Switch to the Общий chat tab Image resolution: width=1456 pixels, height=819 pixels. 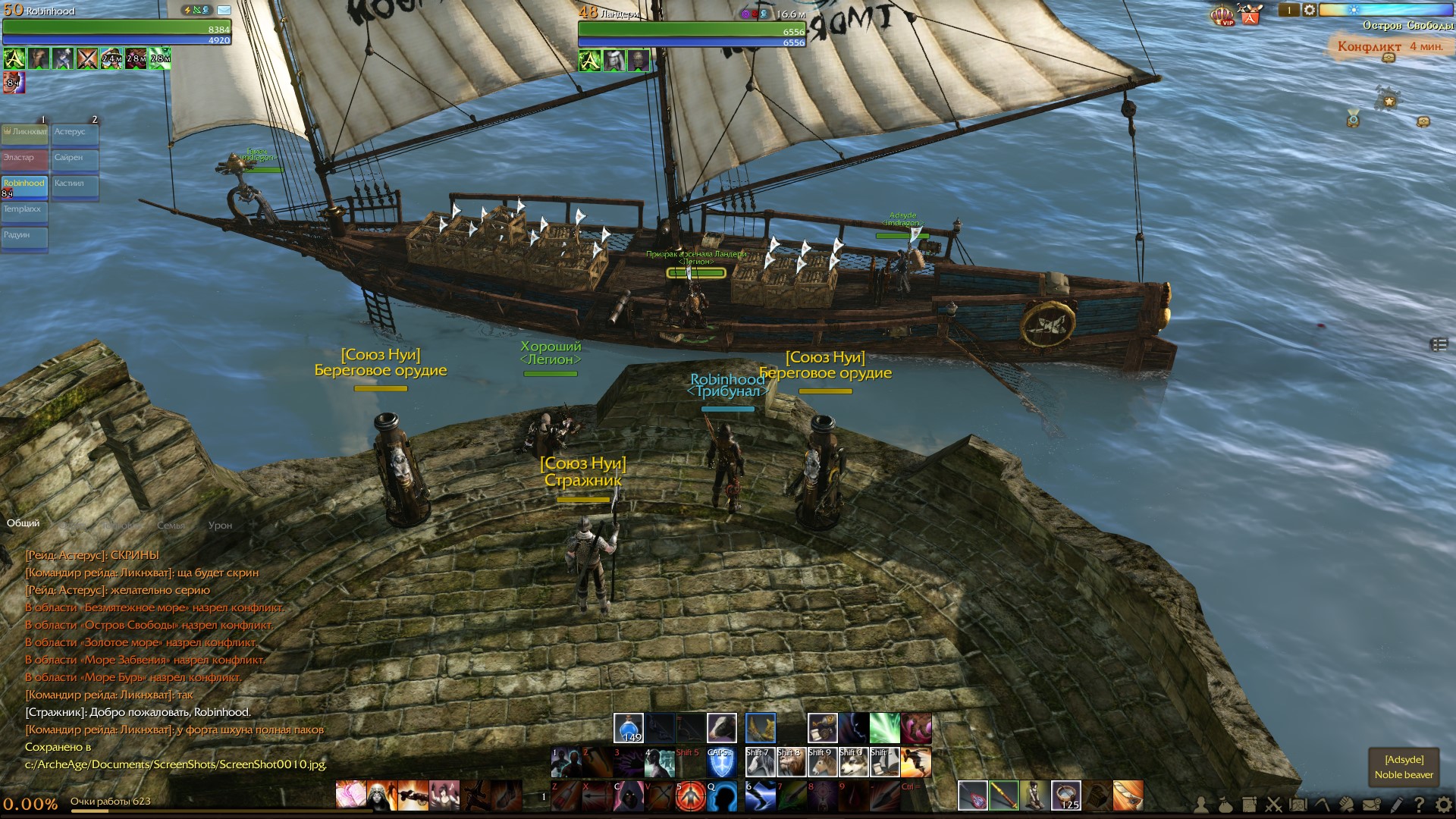[23, 523]
